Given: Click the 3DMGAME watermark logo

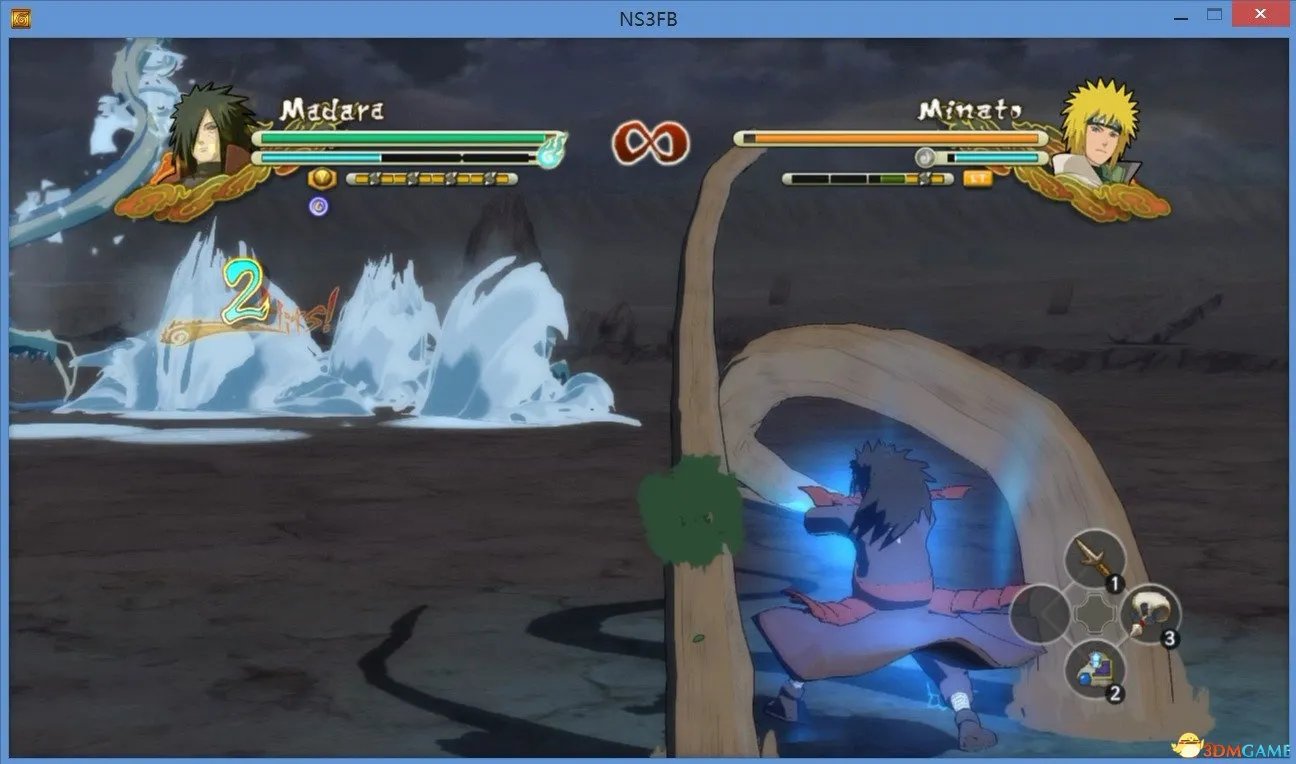Looking at the screenshot, I should pyautogui.click(x=1230, y=745).
